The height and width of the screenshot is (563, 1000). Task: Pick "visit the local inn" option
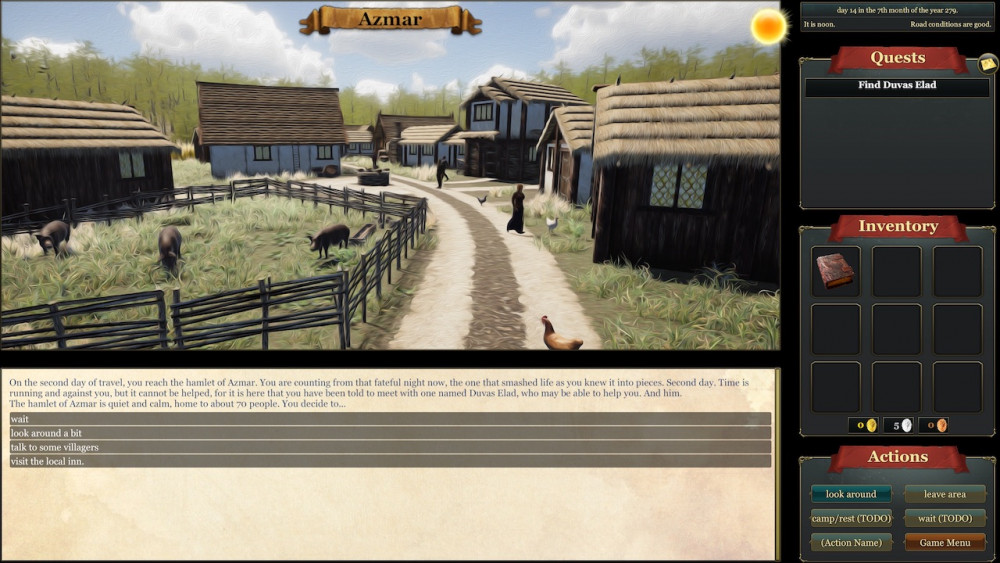click(x=390, y=461)
